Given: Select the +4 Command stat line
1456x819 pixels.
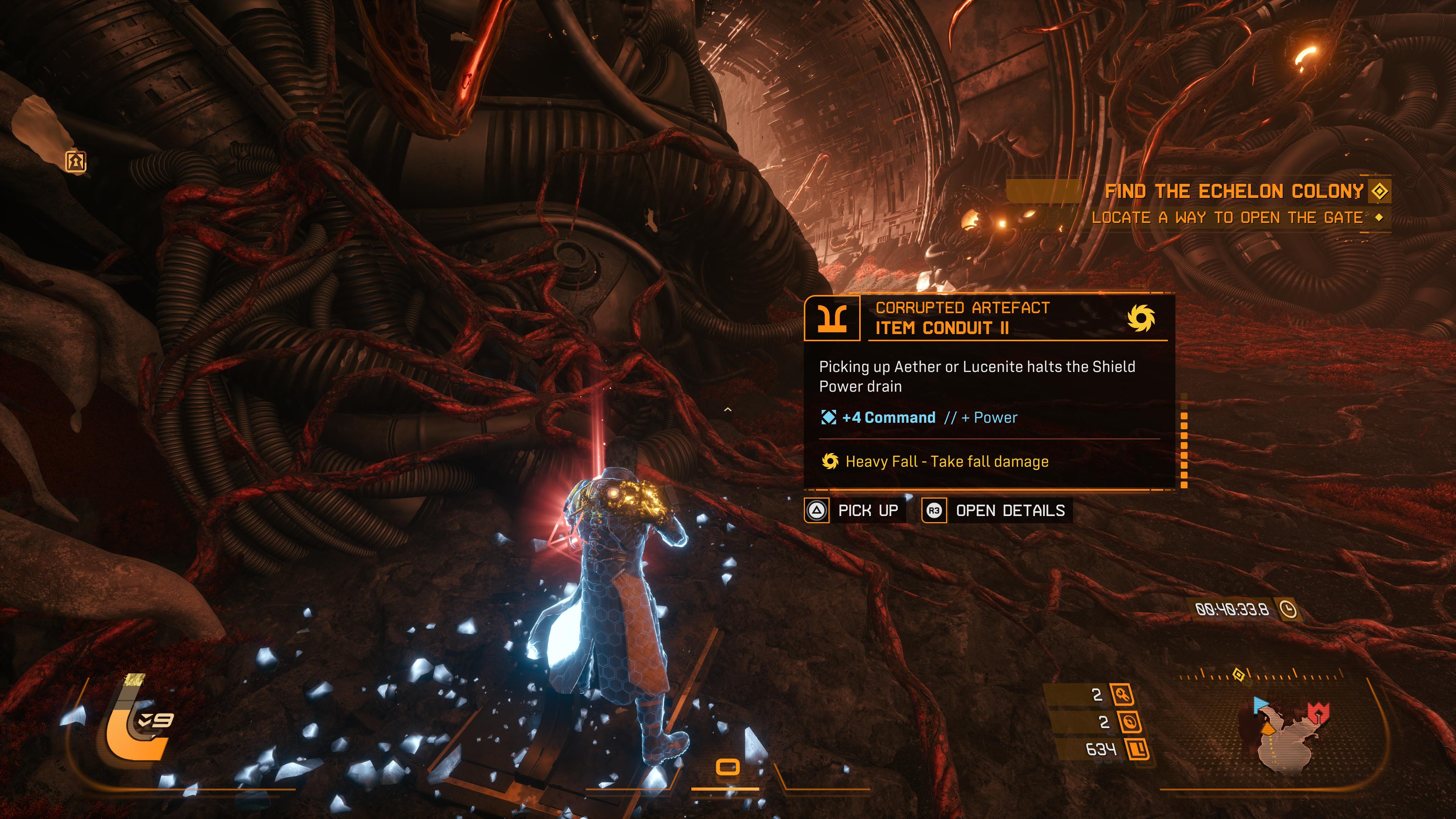Looking at the screenshot, I should [x=888, y=418].
